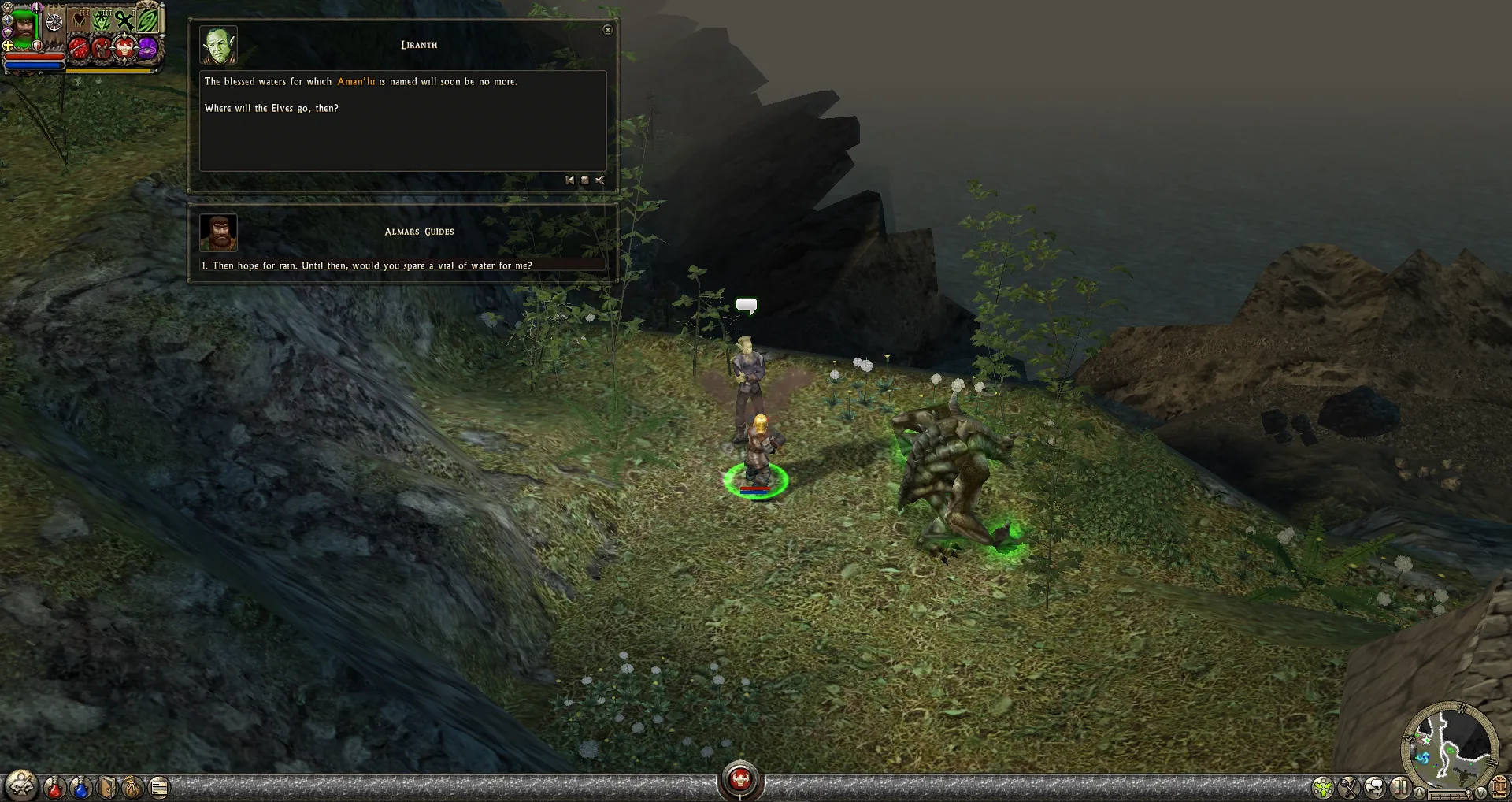1512x802 pixels.
Task: Pause the game with the pause button
Action: (1400, 786)
